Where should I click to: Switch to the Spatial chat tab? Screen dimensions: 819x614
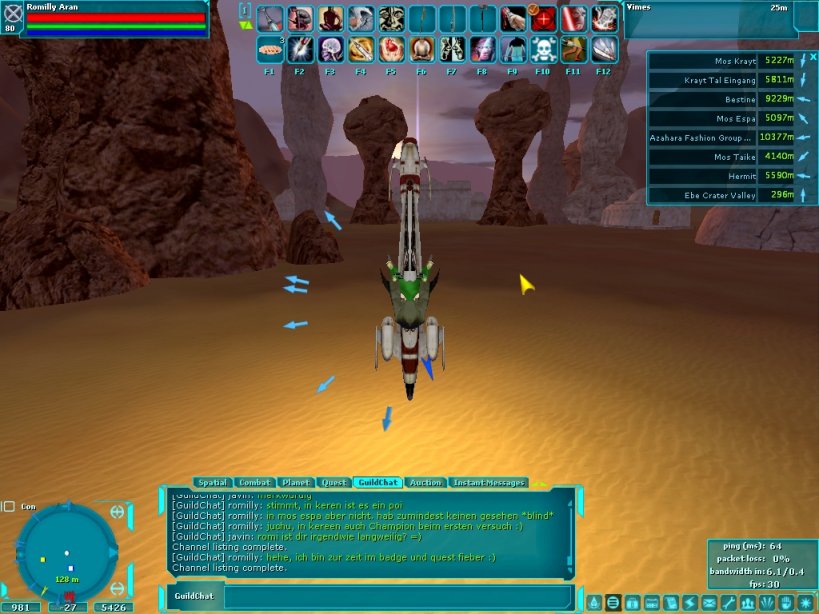[213, 483]
